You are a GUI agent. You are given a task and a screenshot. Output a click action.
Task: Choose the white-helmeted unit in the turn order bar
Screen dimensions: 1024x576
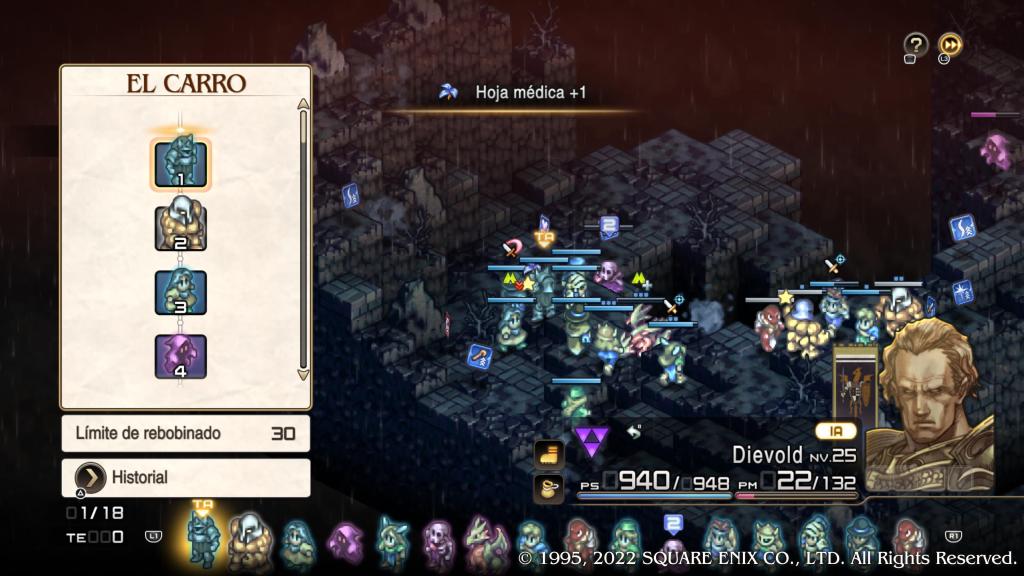(x=247, y=542)
